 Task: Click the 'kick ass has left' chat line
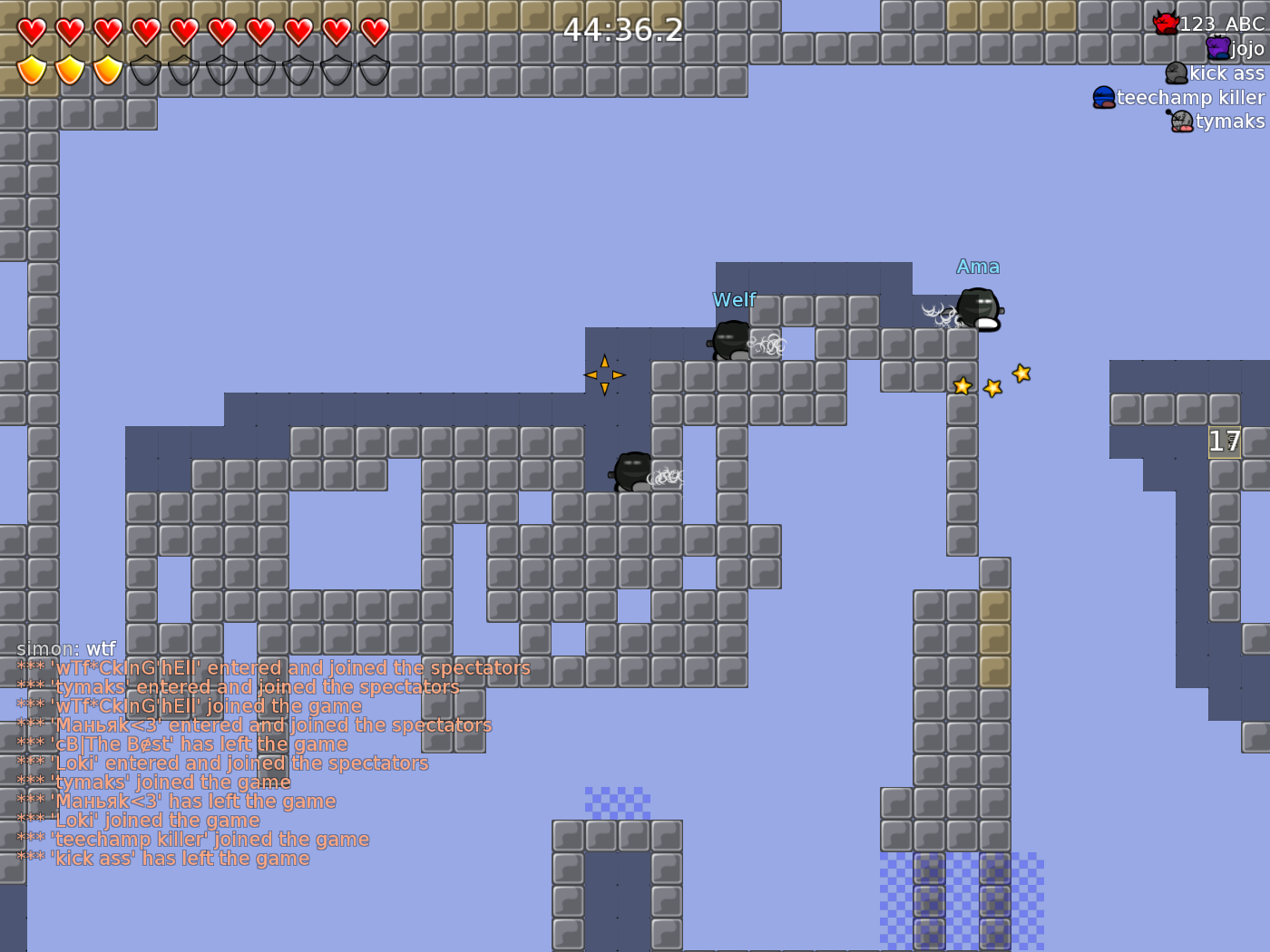[163, 858]
